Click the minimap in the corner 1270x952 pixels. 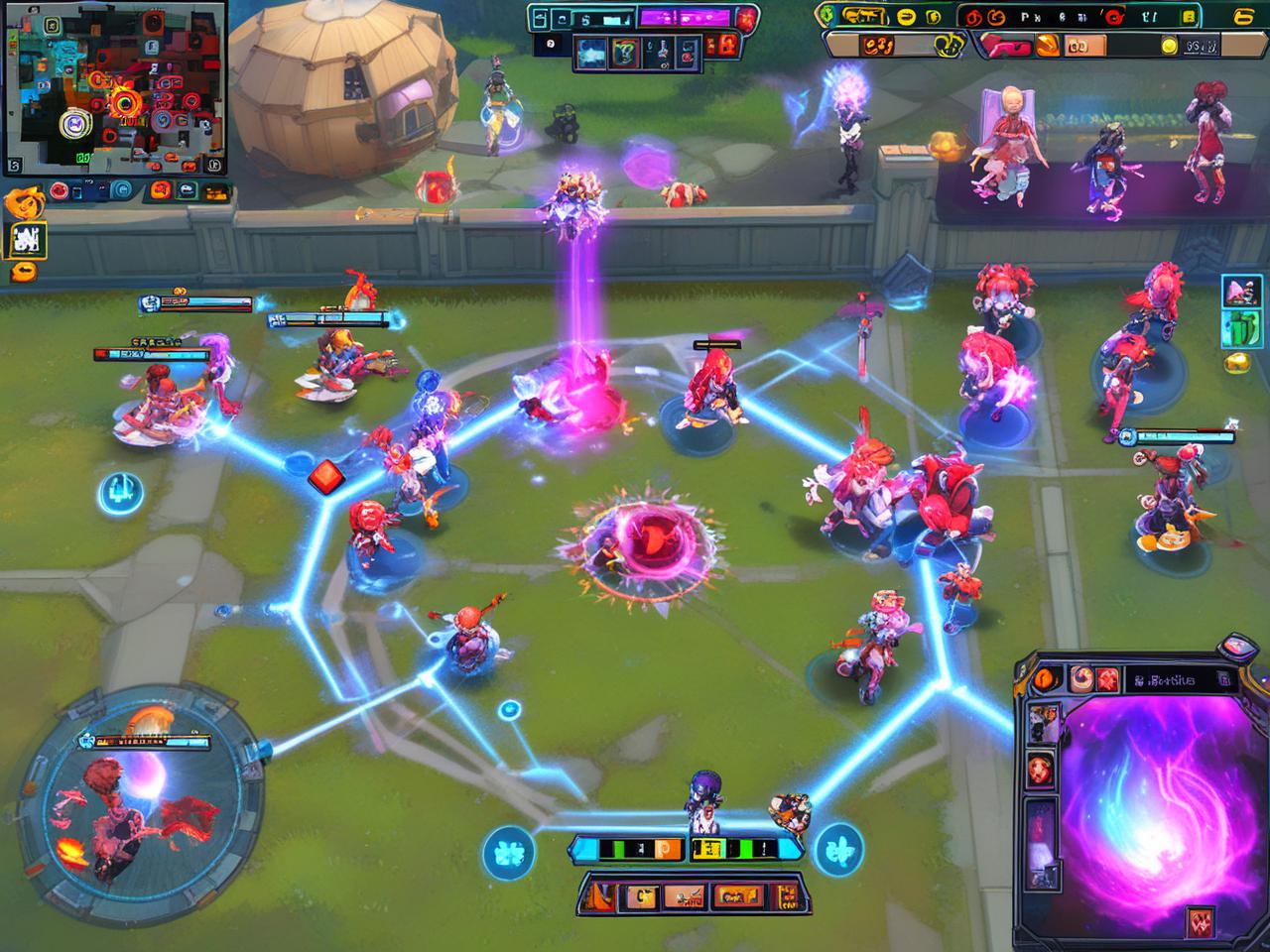click(114, 87)
